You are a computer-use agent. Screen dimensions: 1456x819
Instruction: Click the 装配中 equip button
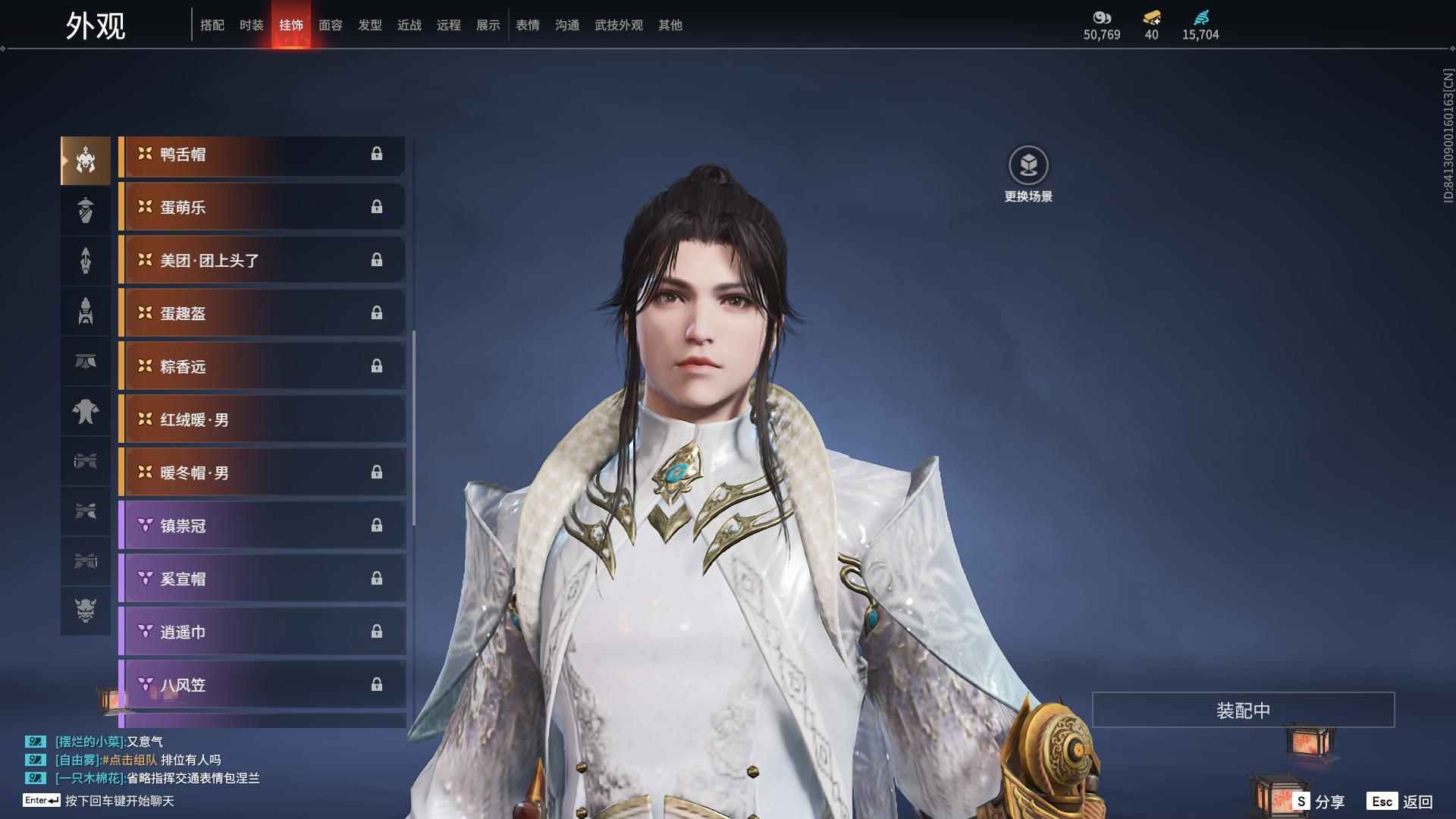[1243, 711]
